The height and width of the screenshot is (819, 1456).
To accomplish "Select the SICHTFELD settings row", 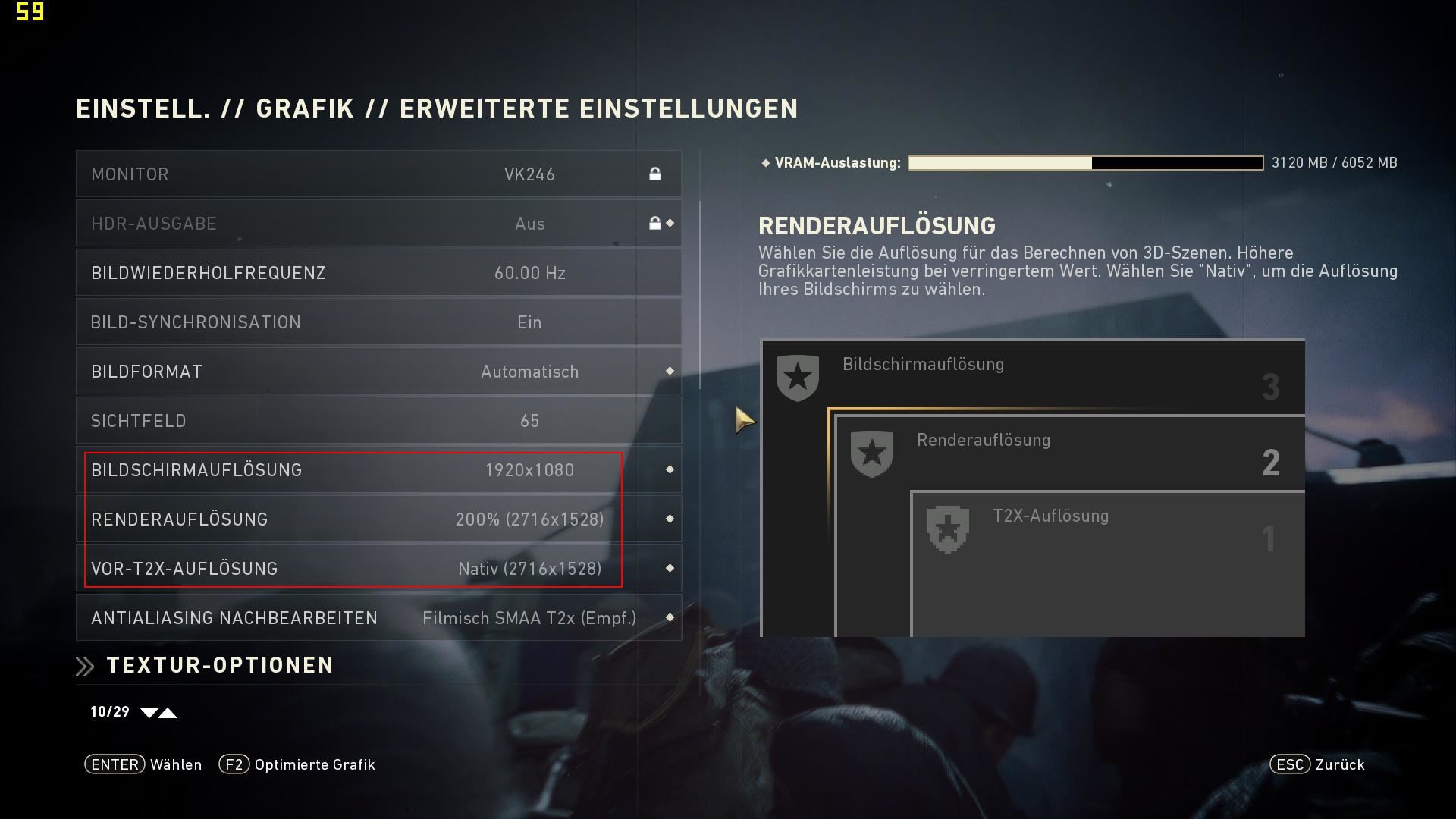I will (x=377, y=420).
